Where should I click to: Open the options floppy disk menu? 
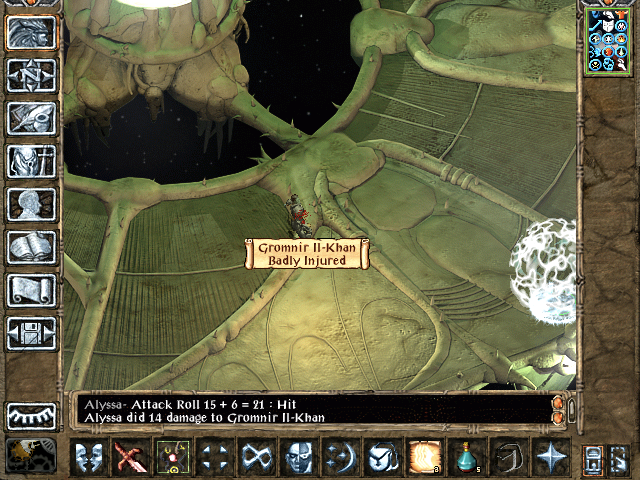coord(31,332)
